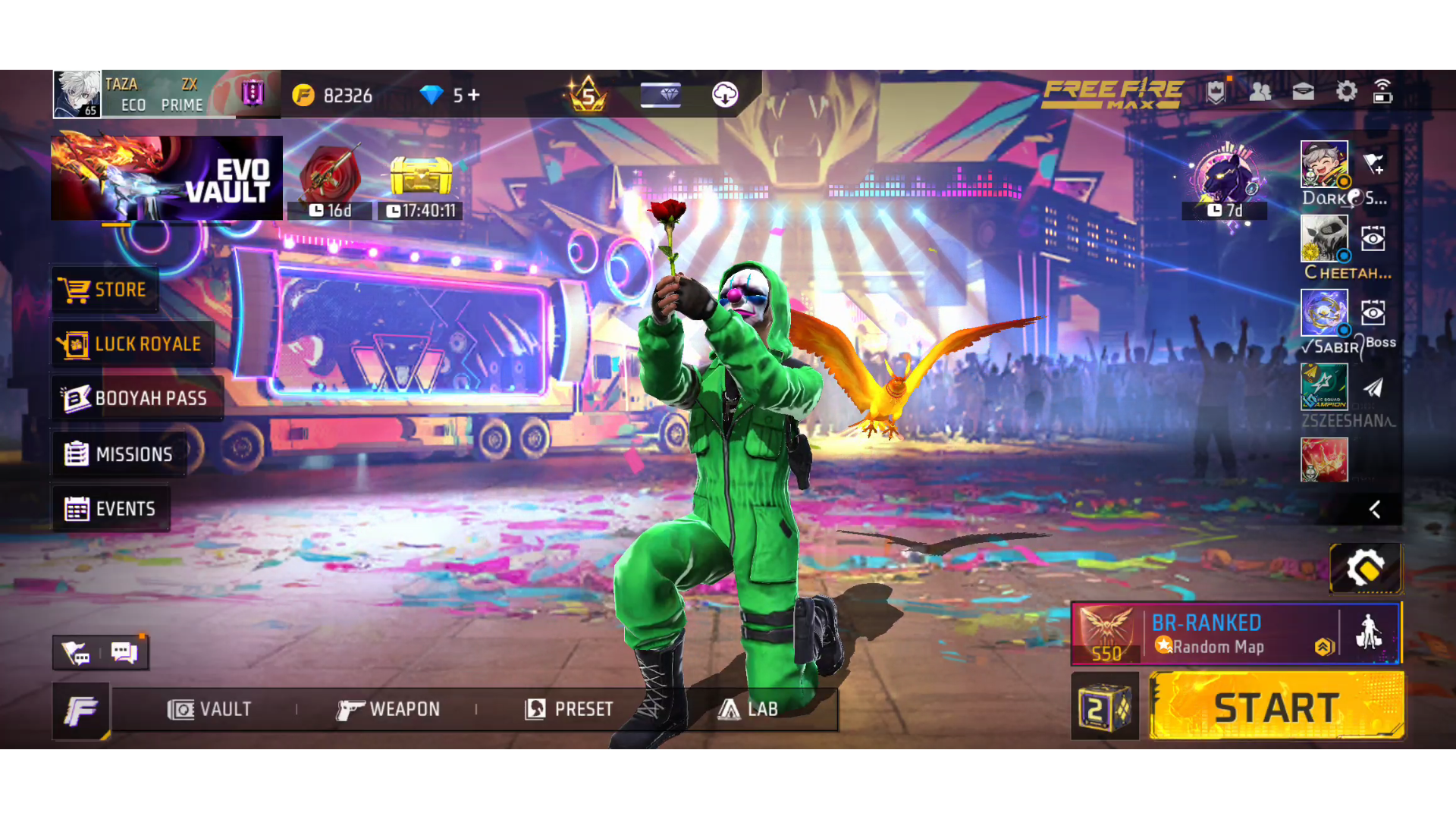Switch to the WEAPON tab
Image resolution: width=1456 pixels, height=819 pixels.
click(x=388, y=709)
